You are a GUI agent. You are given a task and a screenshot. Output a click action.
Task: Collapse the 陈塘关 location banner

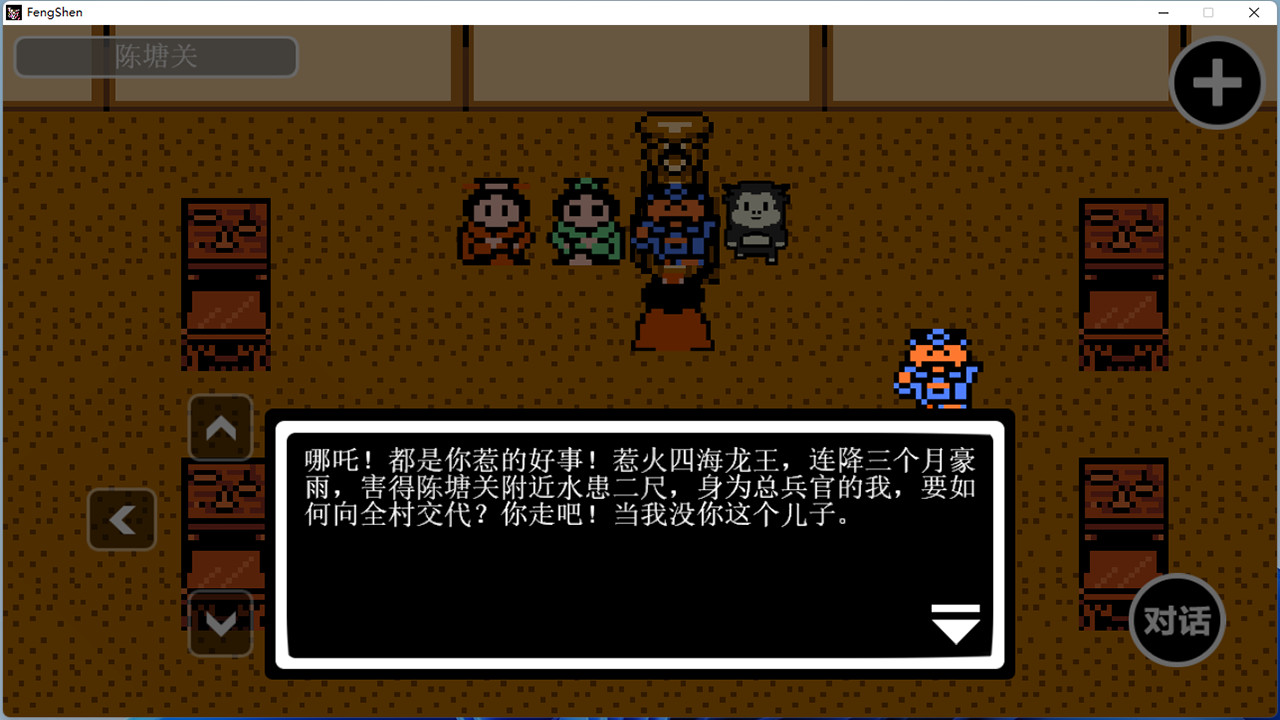pyautogui.click(x=155, y=57)
